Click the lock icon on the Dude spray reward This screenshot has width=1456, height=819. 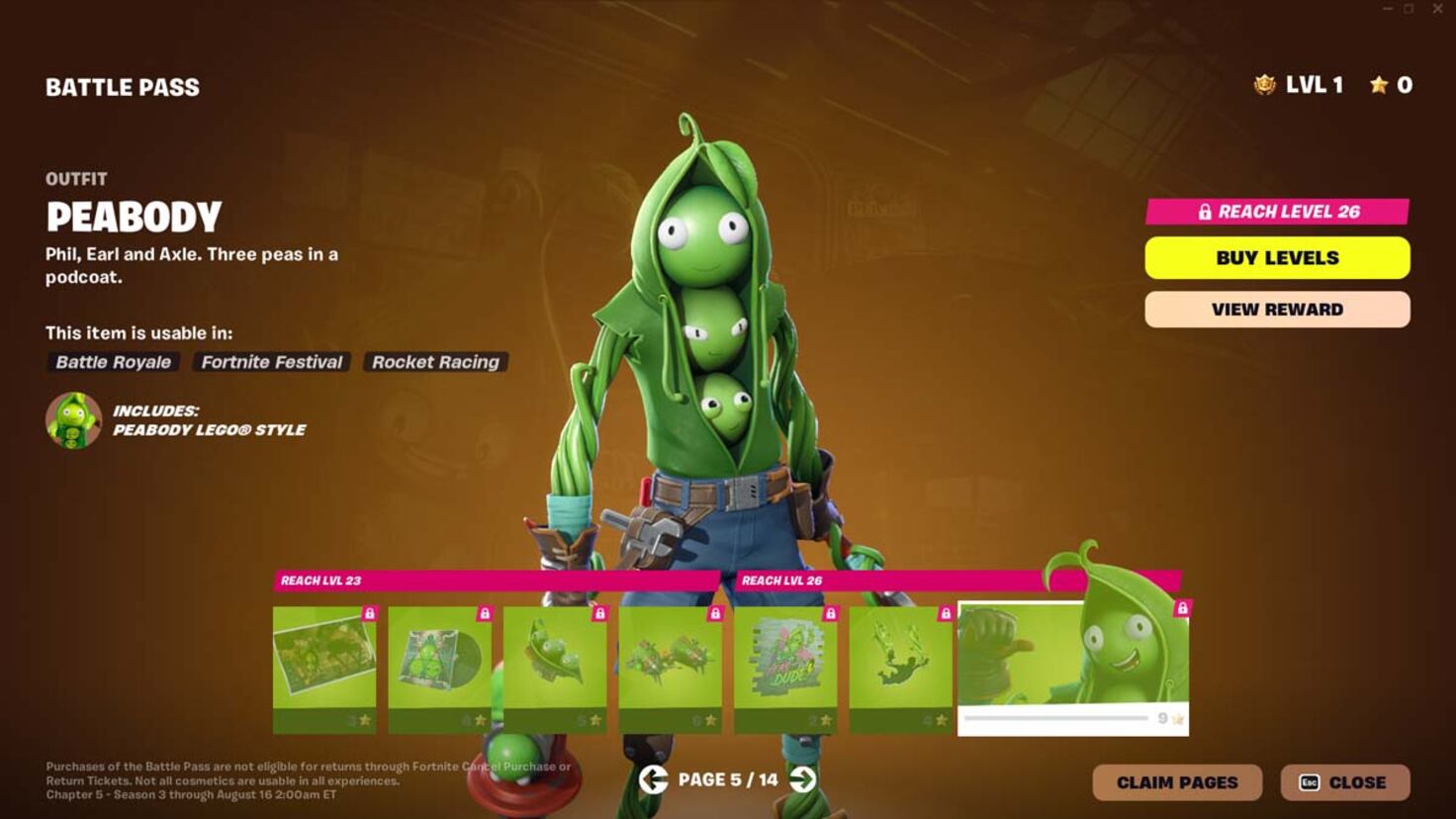829,613
